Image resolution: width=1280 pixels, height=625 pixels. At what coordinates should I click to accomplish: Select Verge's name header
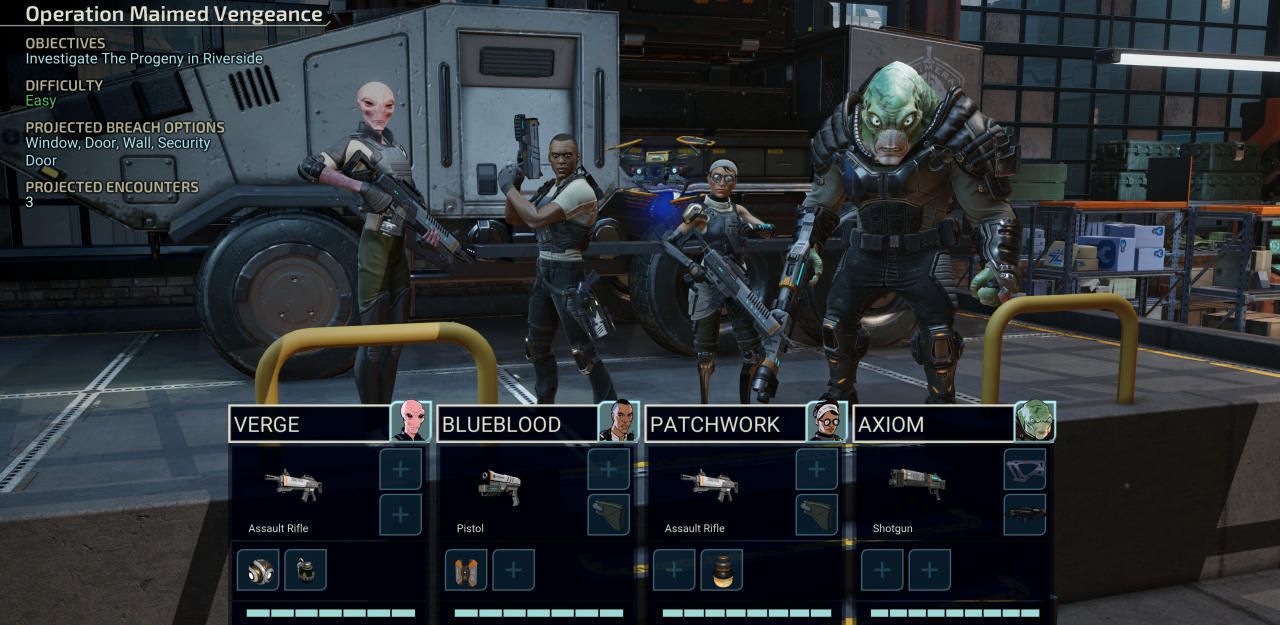309,424
